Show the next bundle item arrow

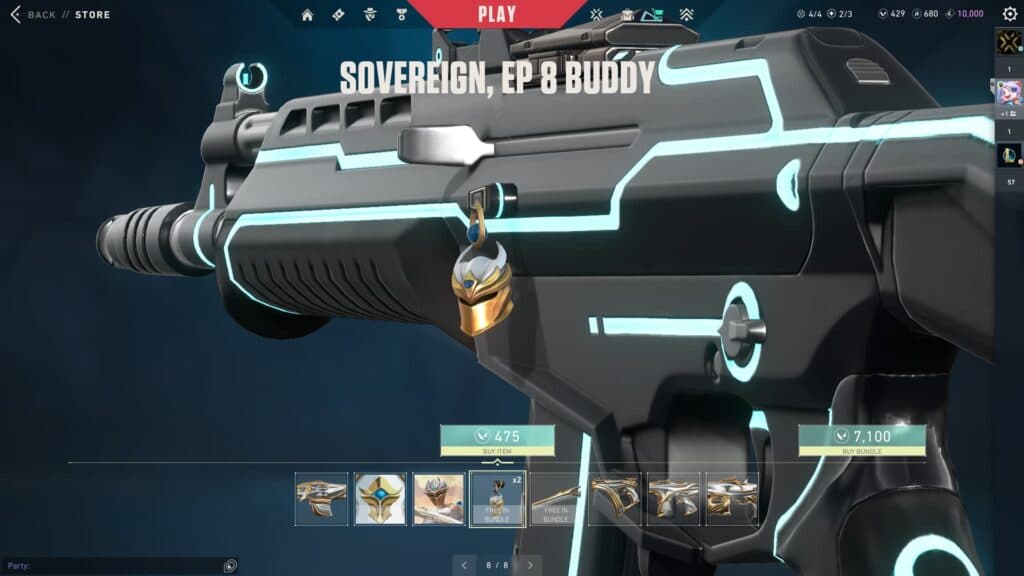530,566
